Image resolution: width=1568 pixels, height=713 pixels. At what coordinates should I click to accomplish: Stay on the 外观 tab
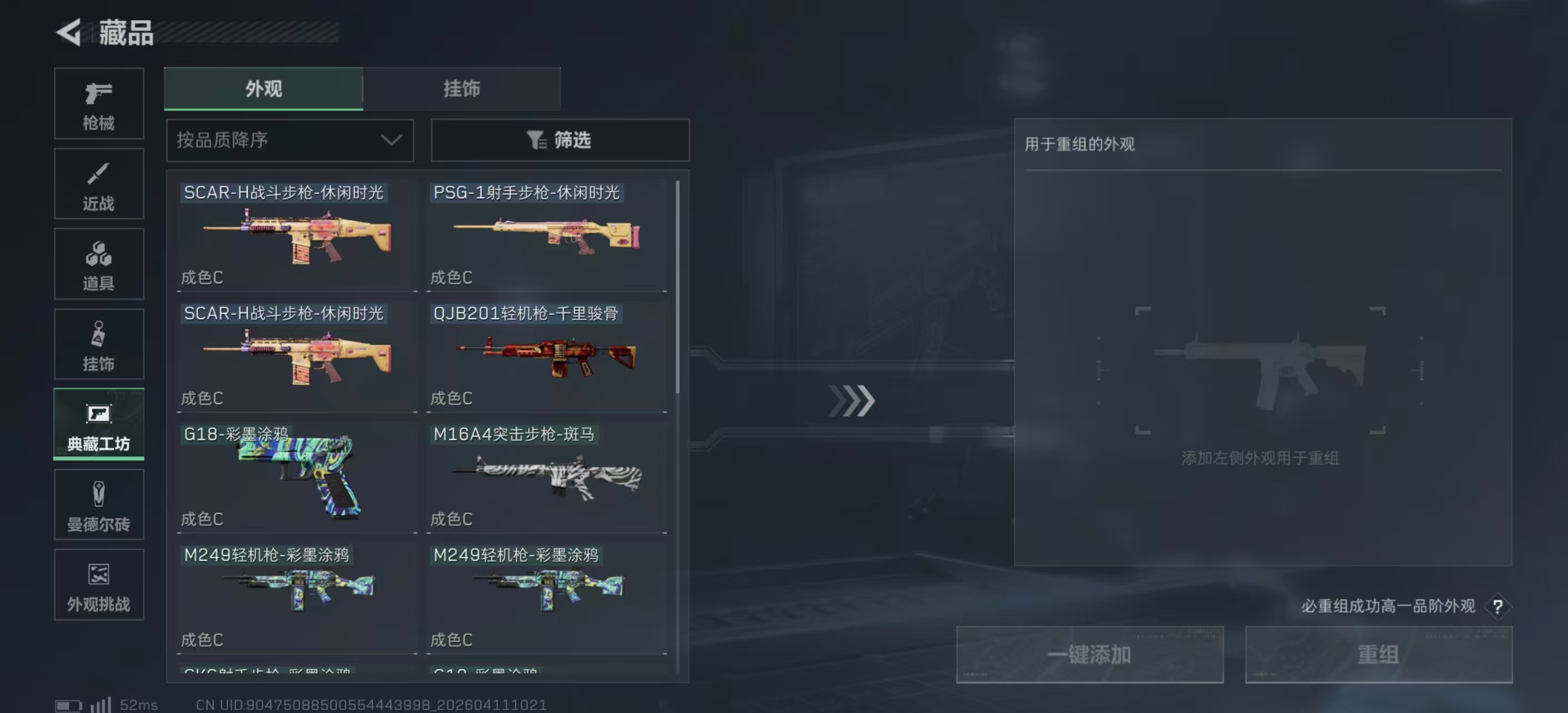click(x=263, y=88)
